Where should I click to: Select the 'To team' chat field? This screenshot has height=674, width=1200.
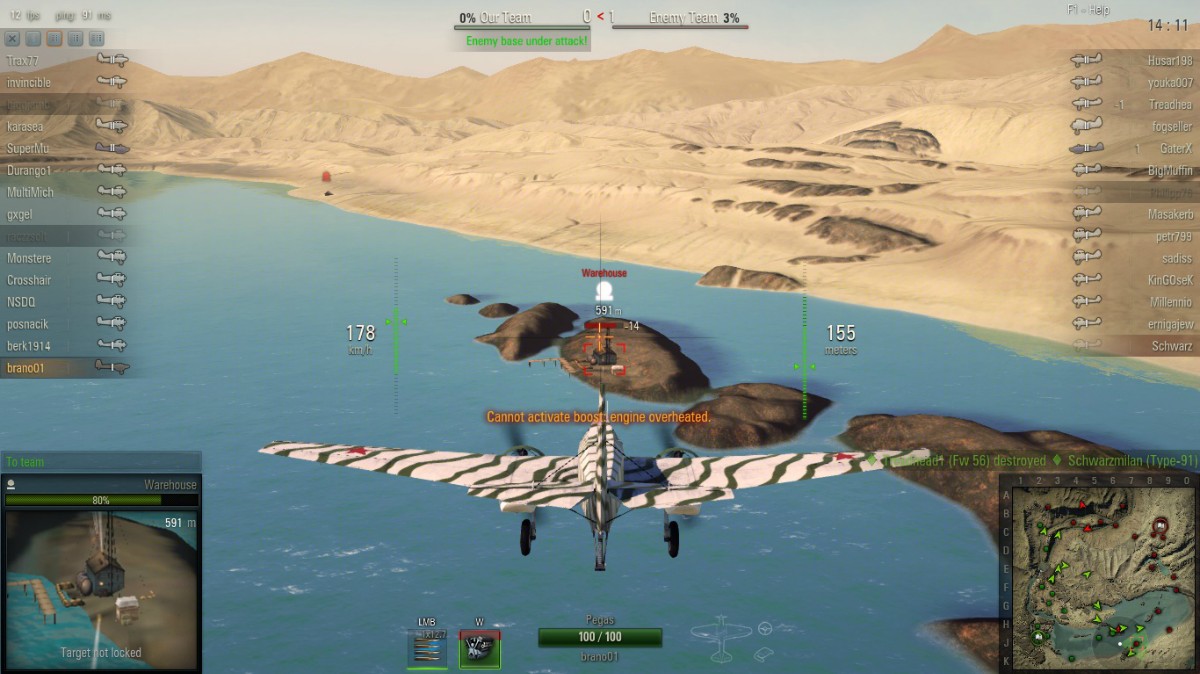100,462
